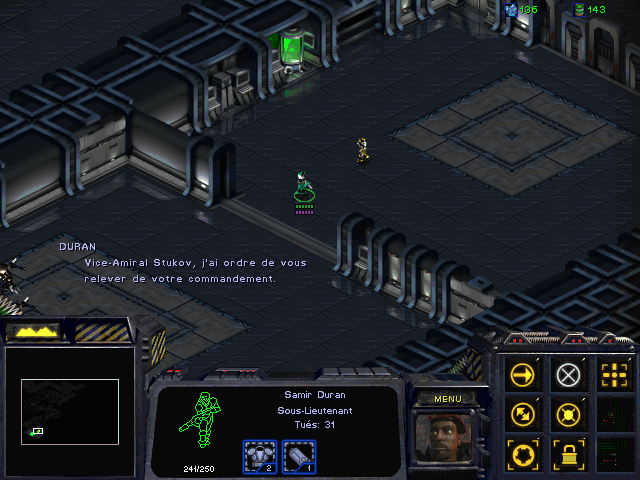640x480 pixels.
Task: Click on the minimap panel
Action: click(x=70, y=410)
